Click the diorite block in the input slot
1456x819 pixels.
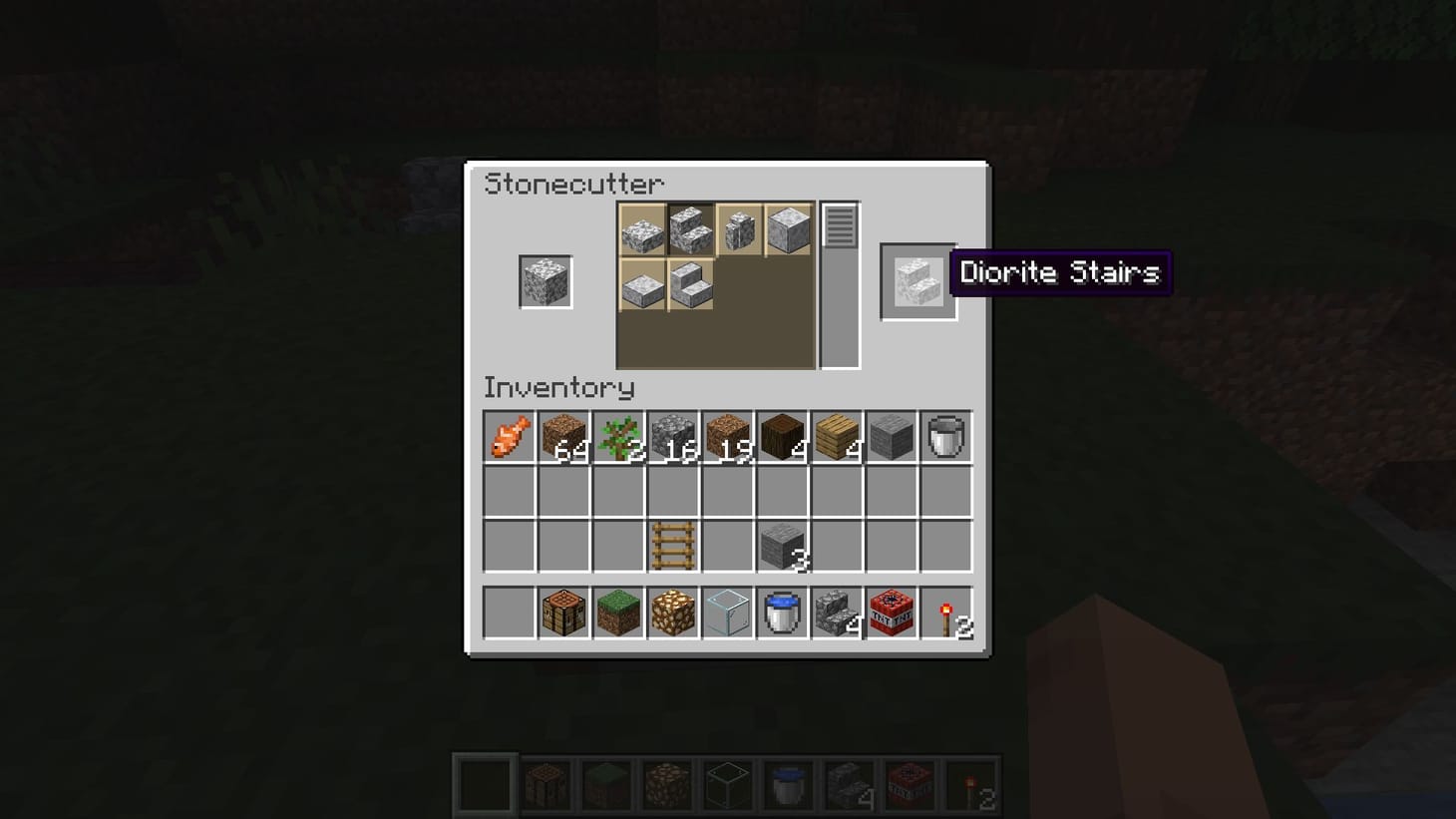pyautogui.click(x=546, y=280)
